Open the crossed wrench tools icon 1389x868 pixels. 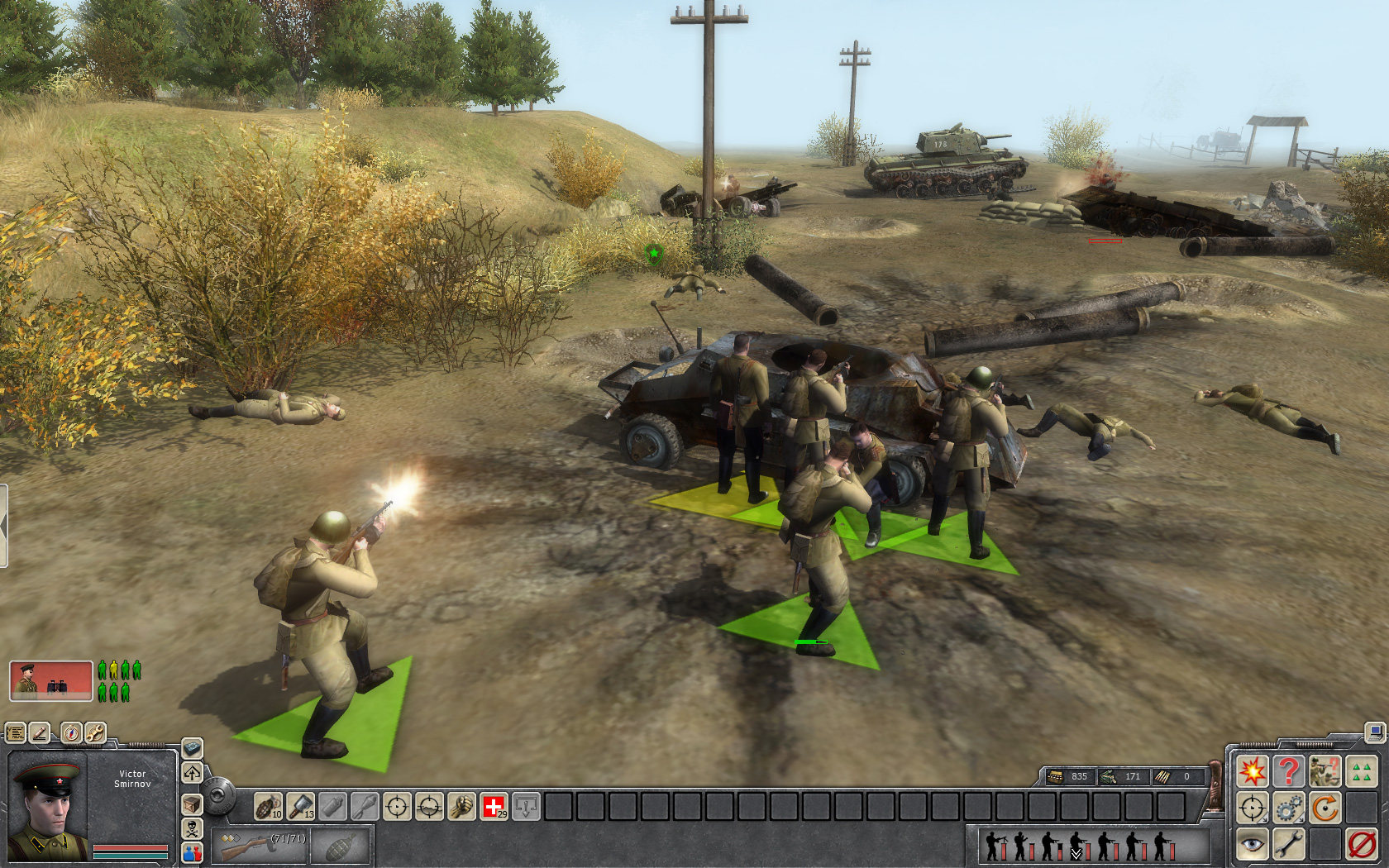pyautogui.click(x=95, y=732)
